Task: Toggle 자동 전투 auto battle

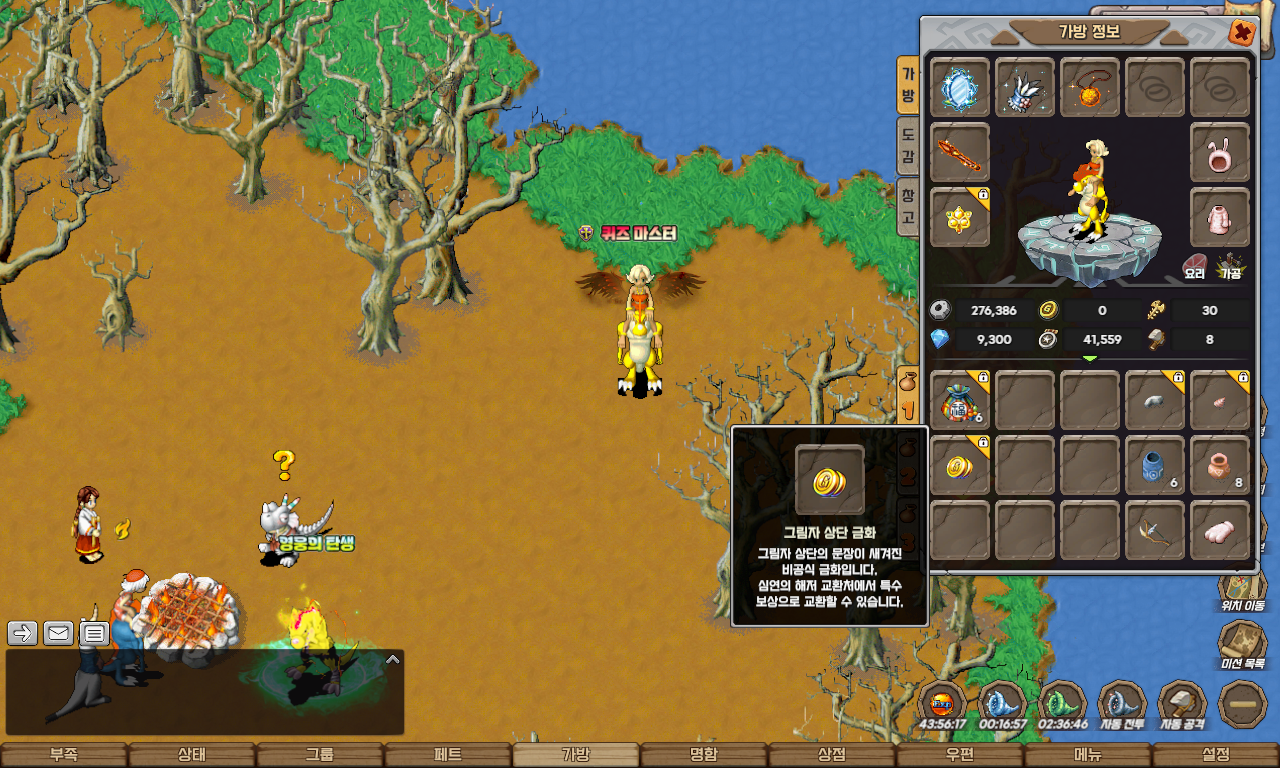Action: coord(1122,706)
